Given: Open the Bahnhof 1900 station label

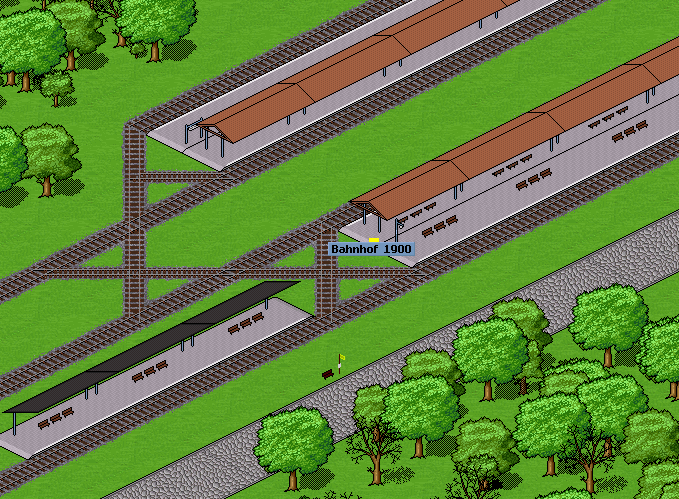Looking at the screenshot, I should pos(371,249).
